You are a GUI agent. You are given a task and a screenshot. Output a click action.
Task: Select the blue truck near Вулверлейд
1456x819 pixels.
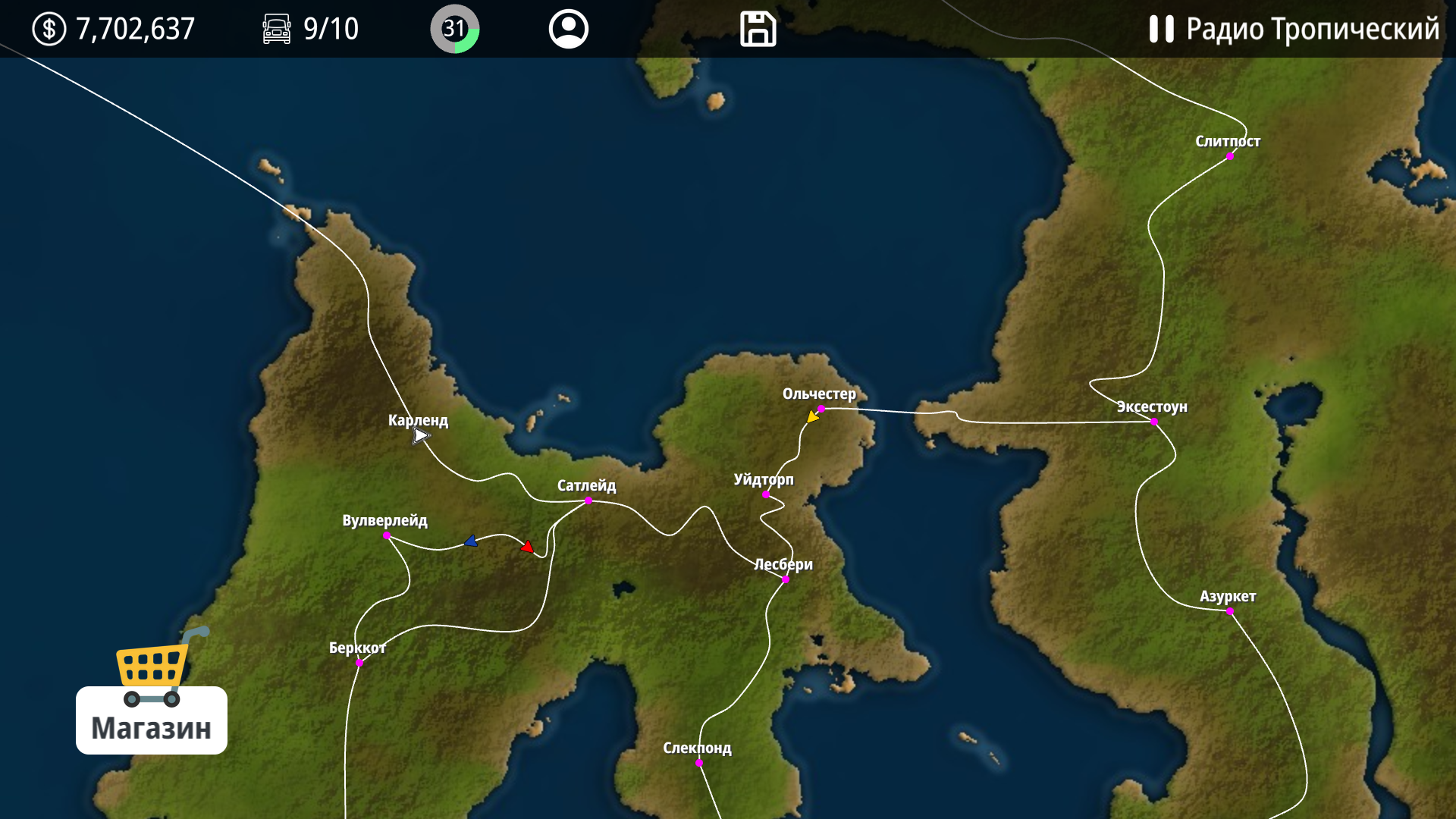coord(471,541)
